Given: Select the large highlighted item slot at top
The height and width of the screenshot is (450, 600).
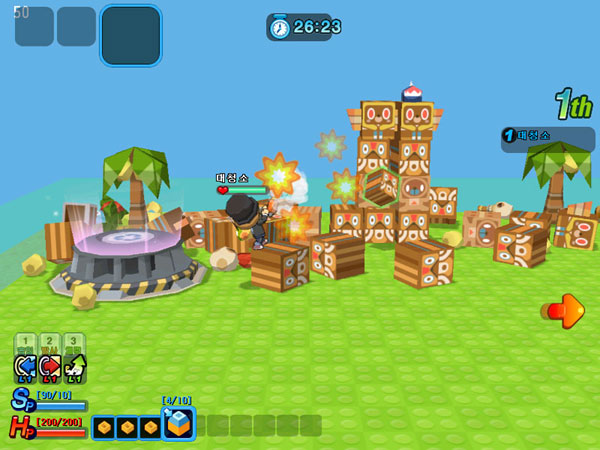Looking at the screenshot, I should 130,35.
